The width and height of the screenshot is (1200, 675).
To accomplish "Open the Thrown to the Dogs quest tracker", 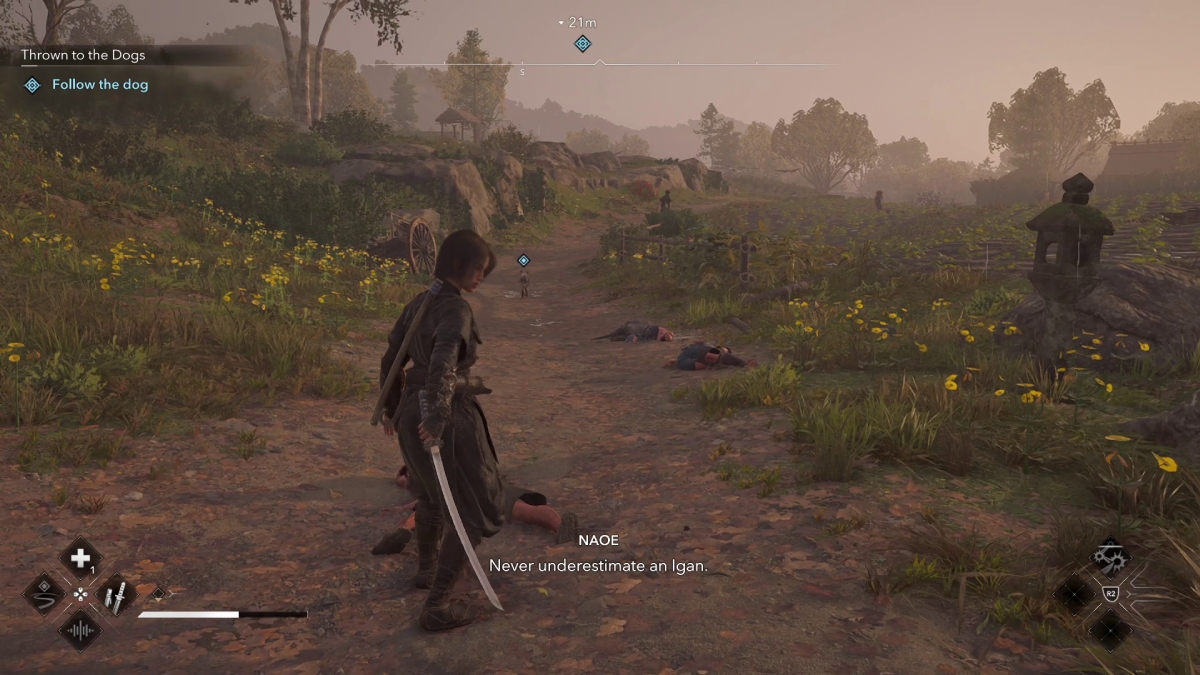I will 84,56.
